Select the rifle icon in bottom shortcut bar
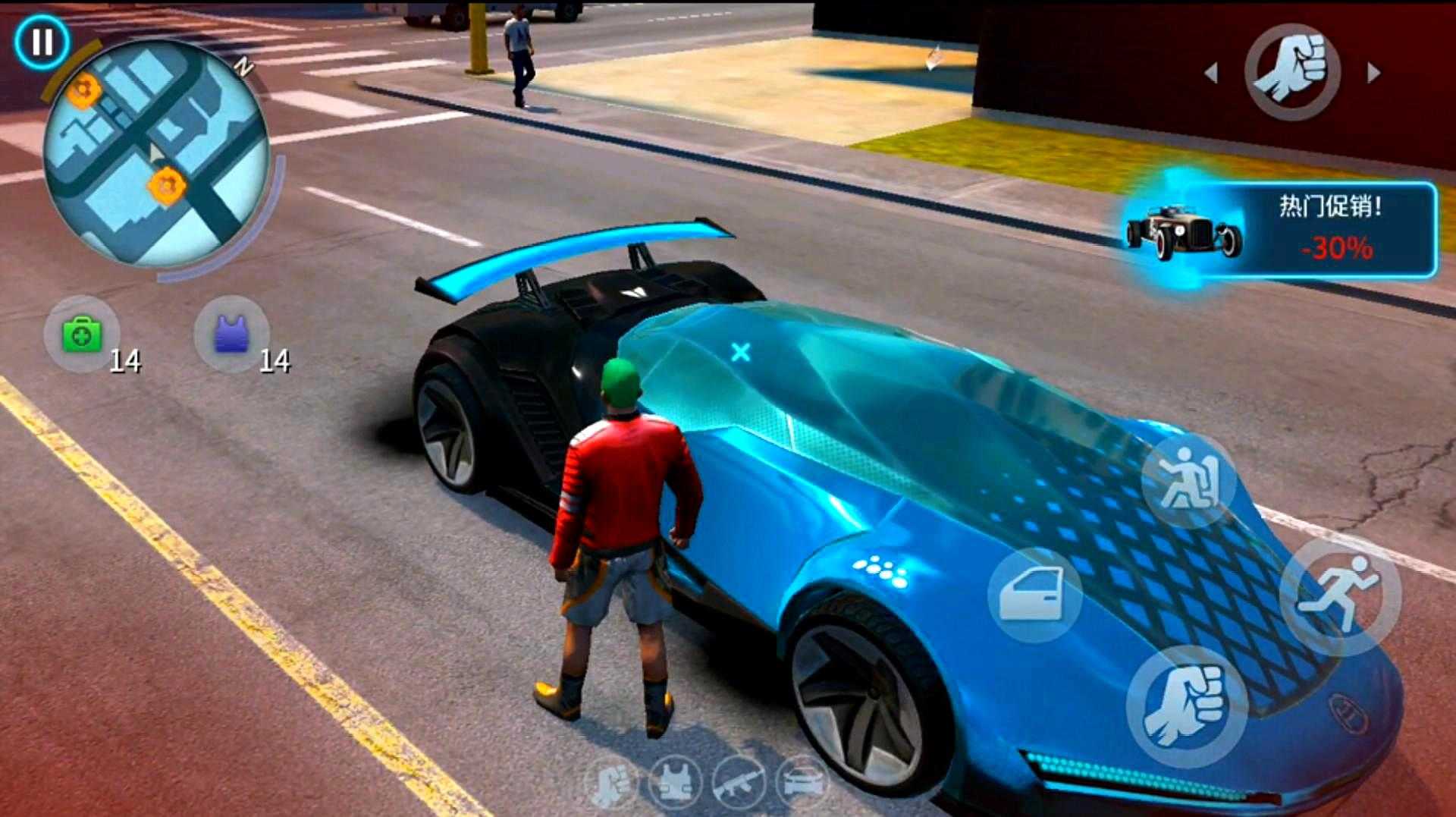This screenshot has height=817, width=1456. coord(738,783)
